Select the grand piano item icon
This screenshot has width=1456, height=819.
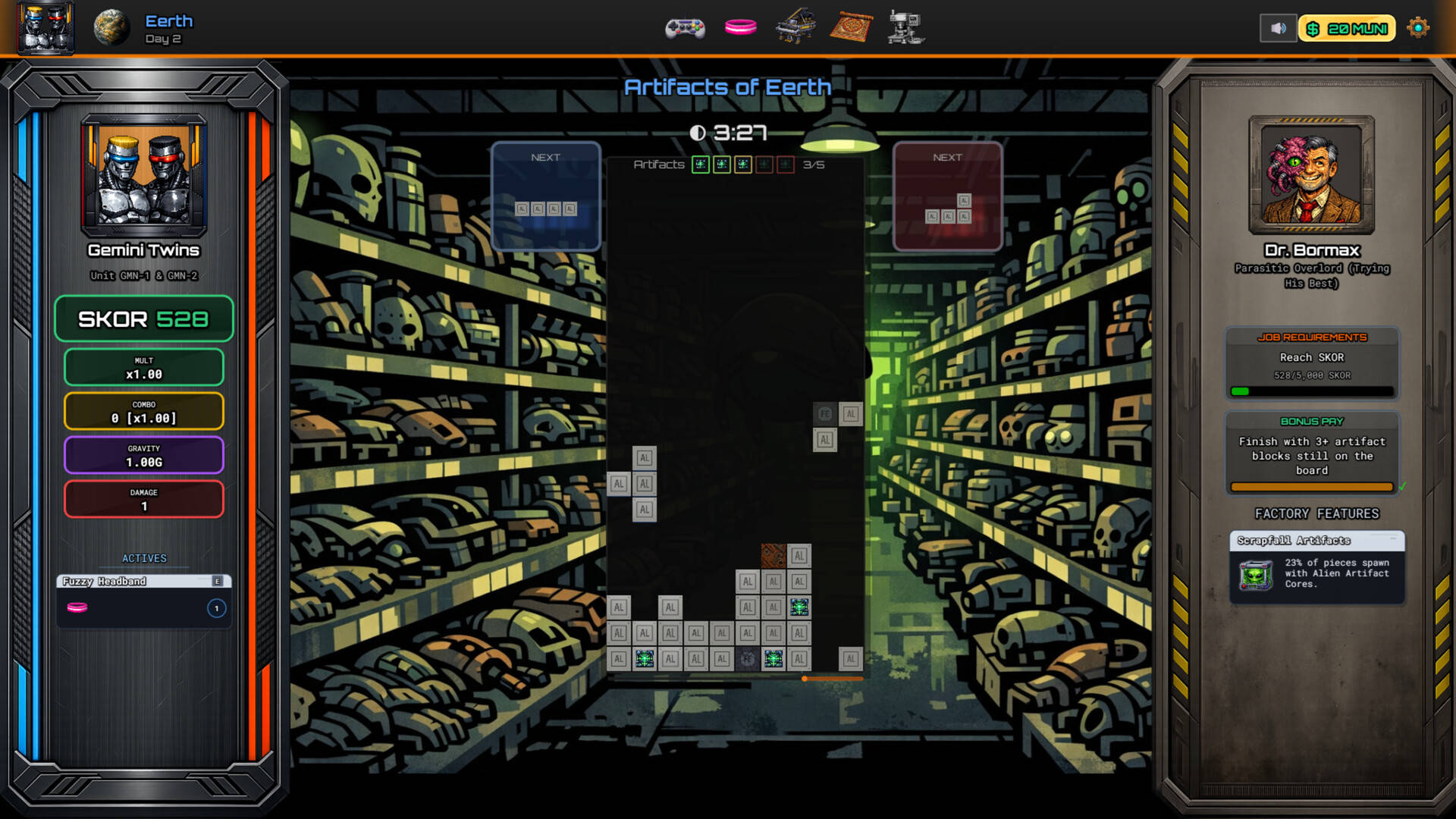coord(795,27)
